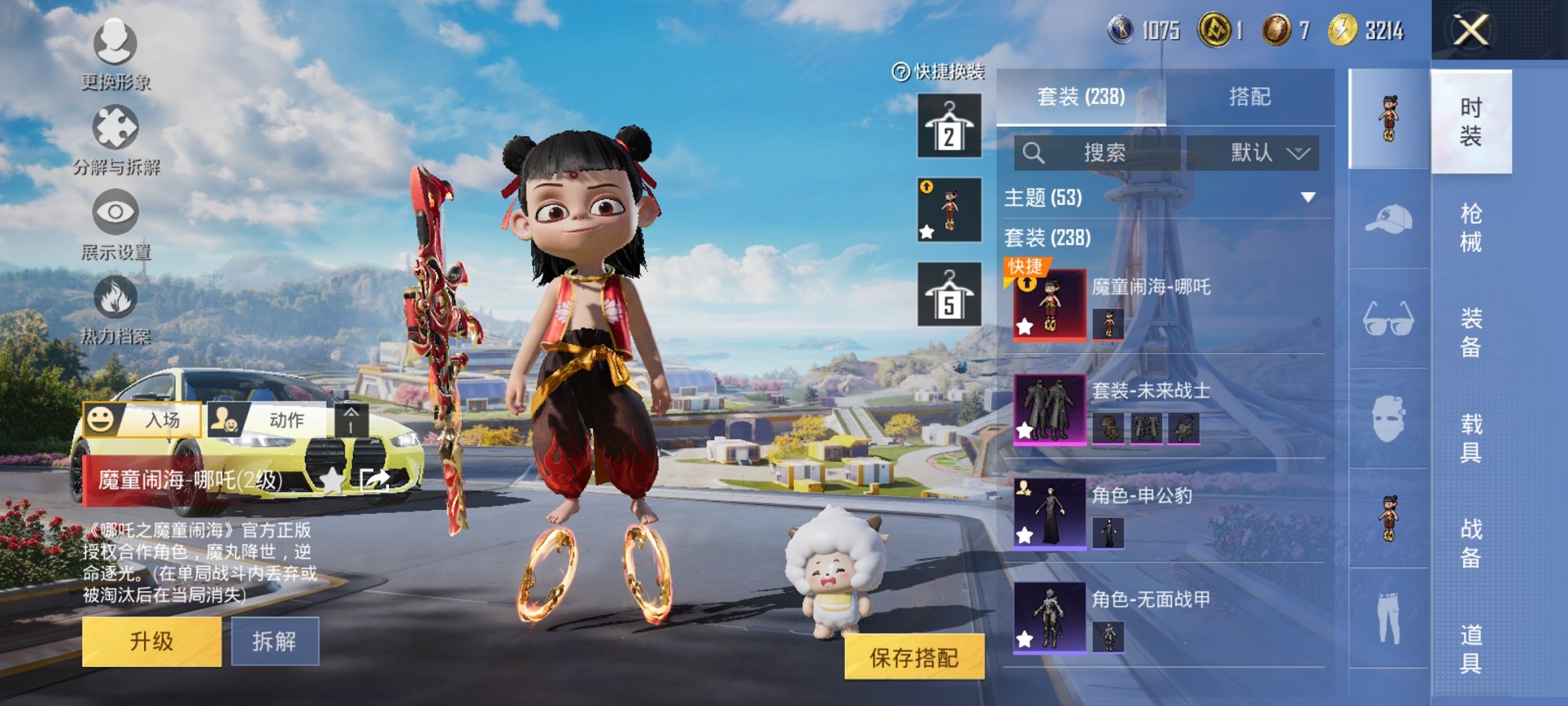Select the 入场 entrance emote tab
This screenshot has width=1568, height=706.
[x=142, y=420]
